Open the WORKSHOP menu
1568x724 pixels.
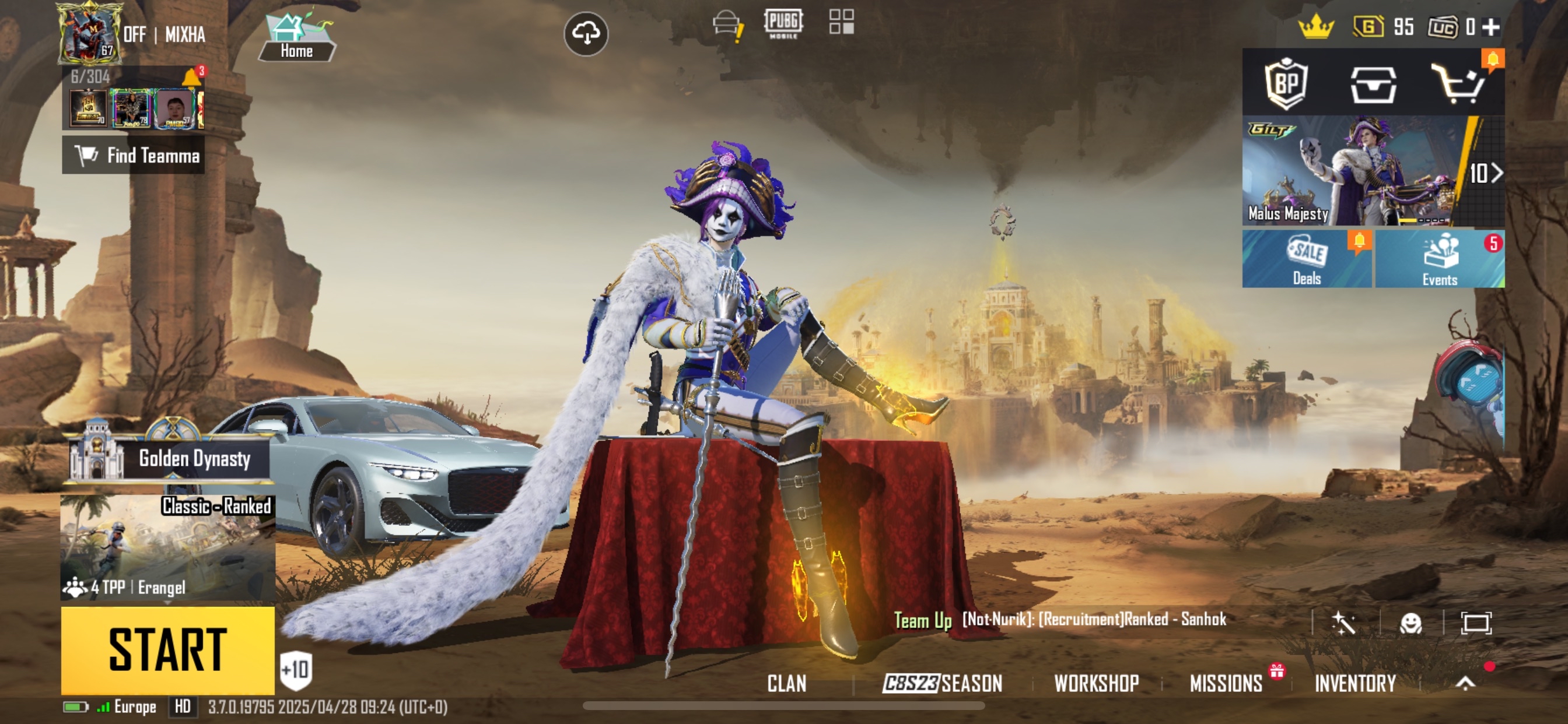1096,683
